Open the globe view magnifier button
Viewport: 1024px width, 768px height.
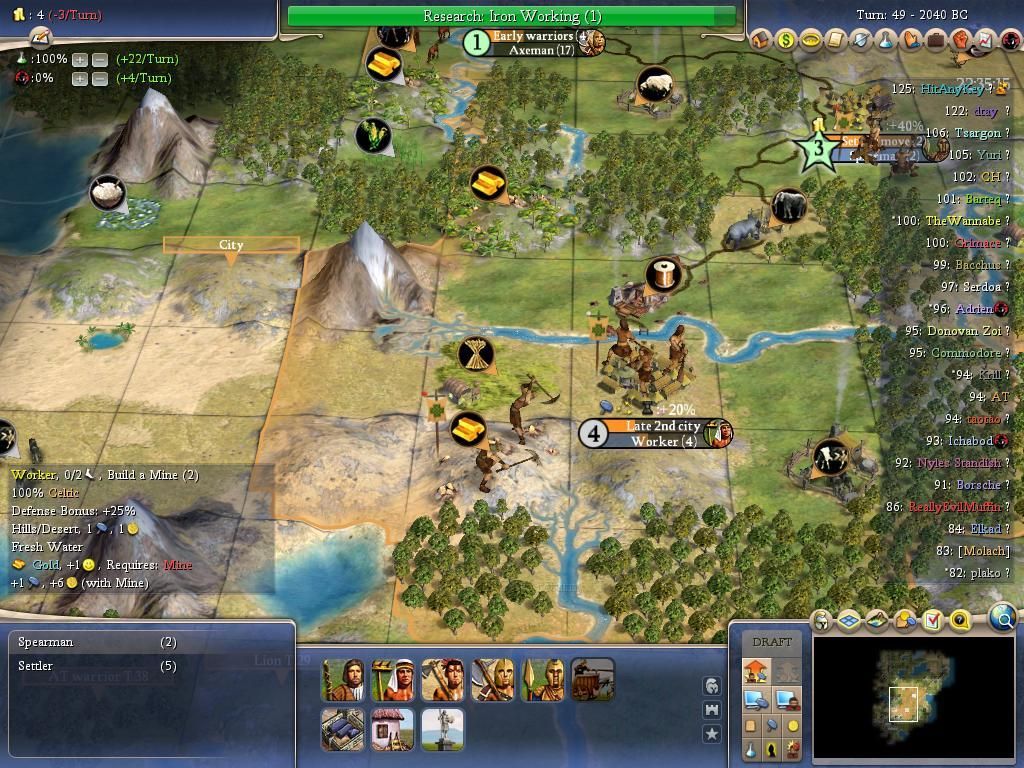tap(1003, 618)
